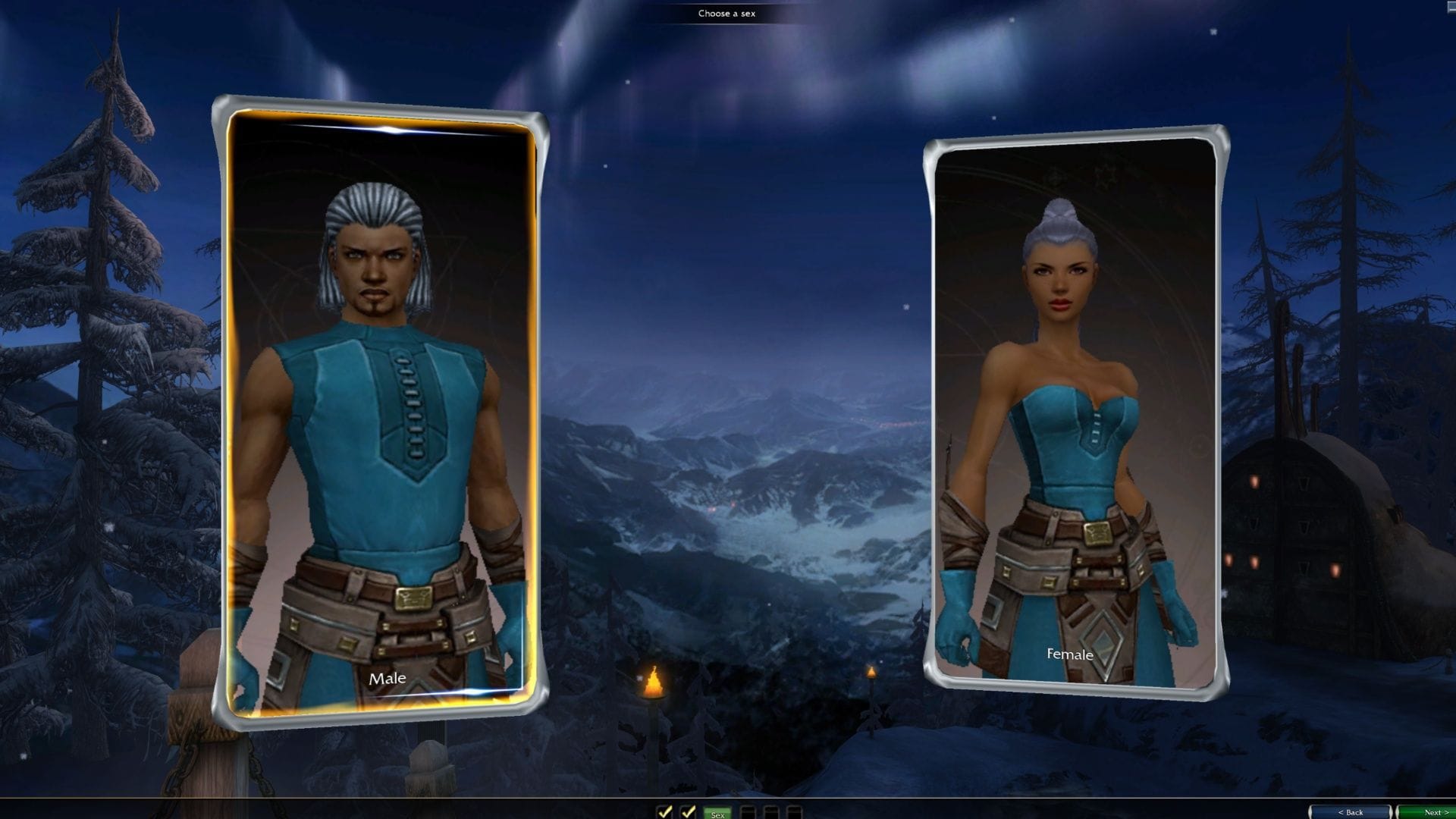Click the Male character preview portrait
This screenshot has width=1456, height=819.
383,341
